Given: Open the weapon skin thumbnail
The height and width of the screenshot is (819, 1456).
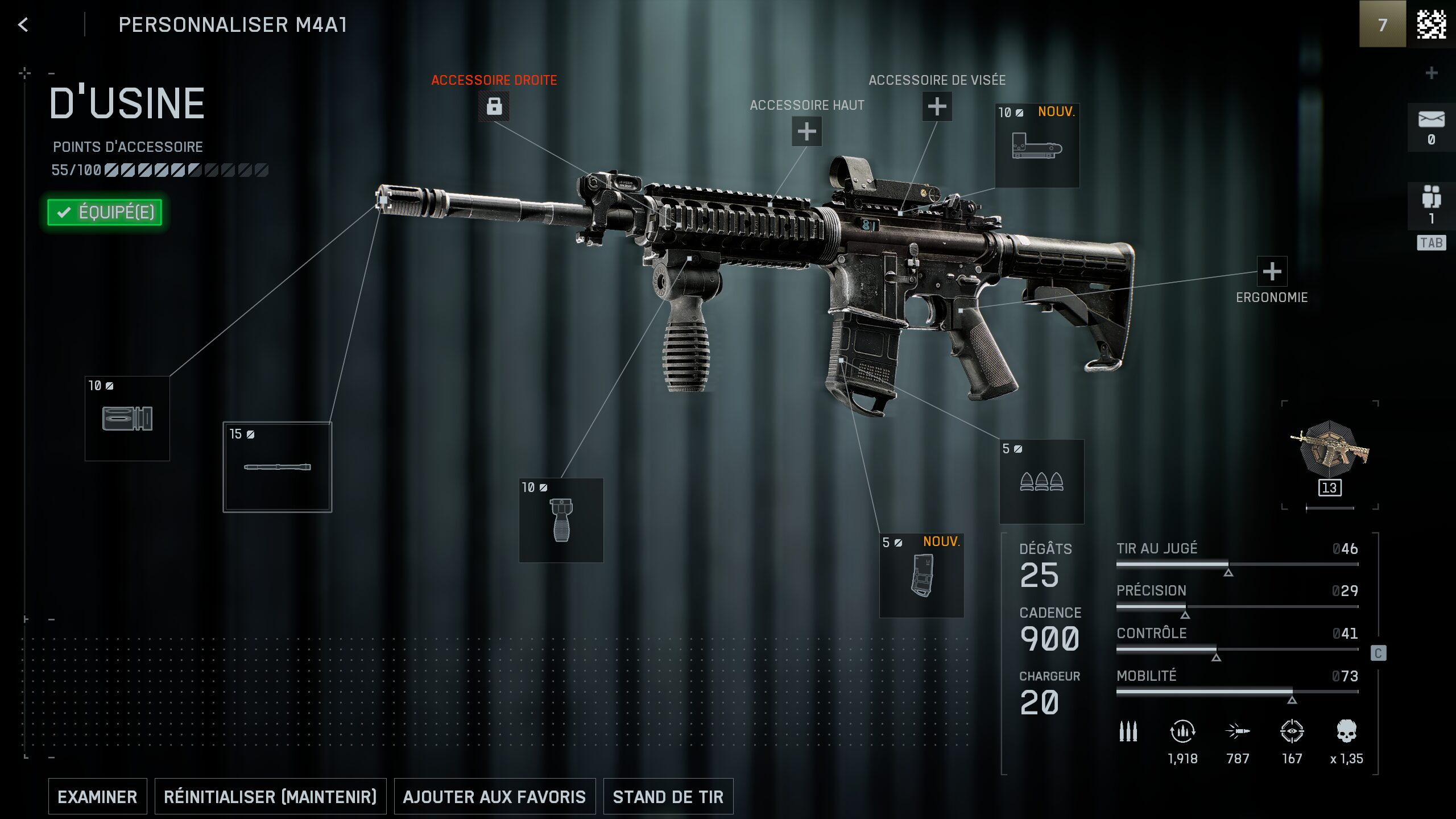Looking at the screenshot, I should click(x=1329, y=452).
